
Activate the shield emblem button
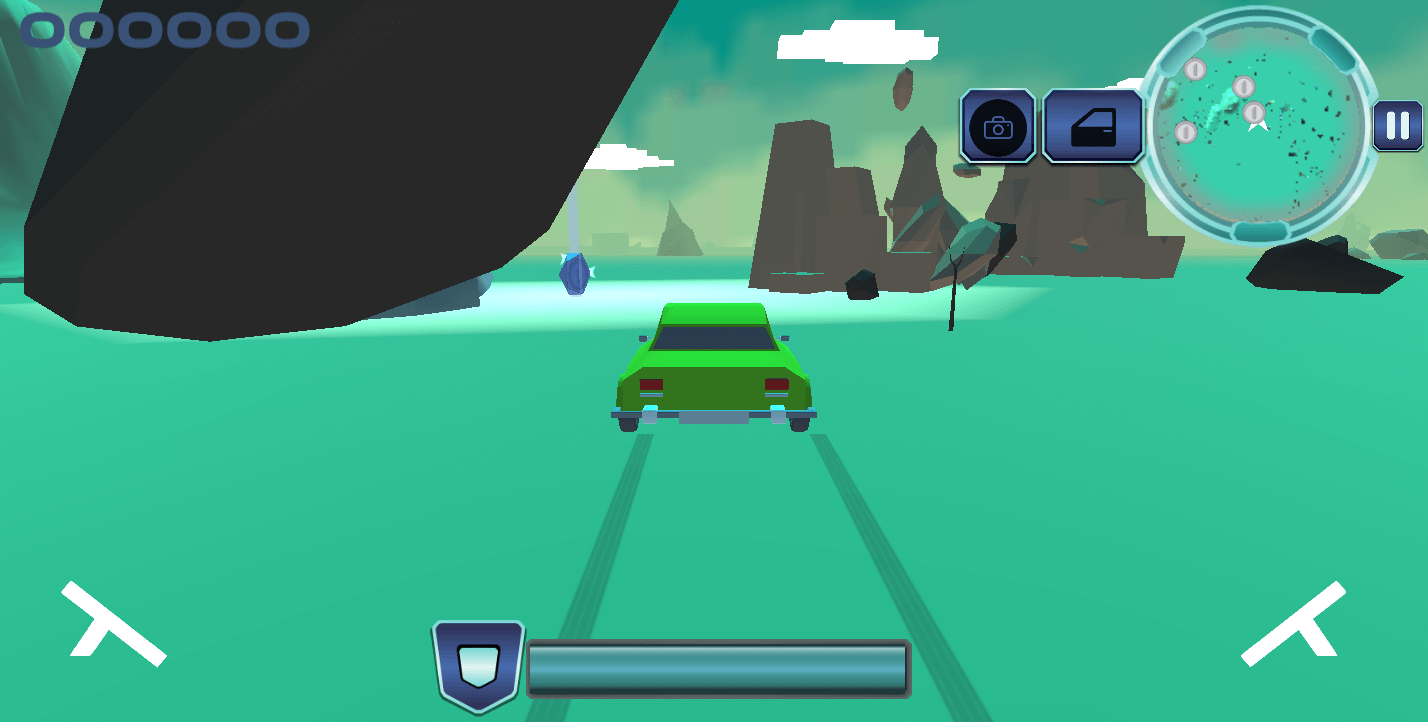tap(478, 664)
